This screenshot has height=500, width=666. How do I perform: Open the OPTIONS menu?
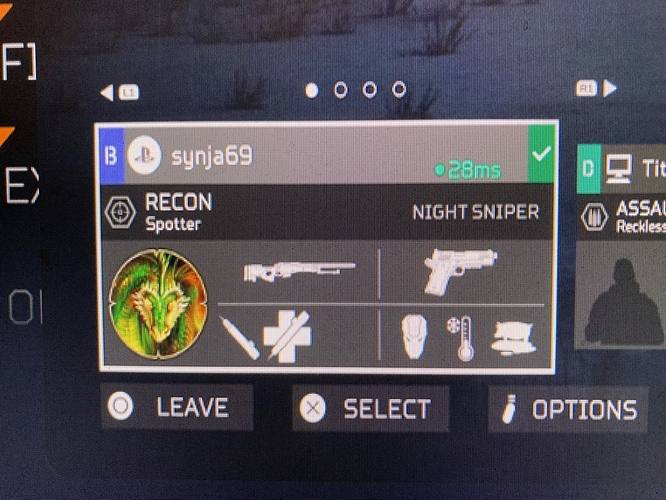coord(568,409)
